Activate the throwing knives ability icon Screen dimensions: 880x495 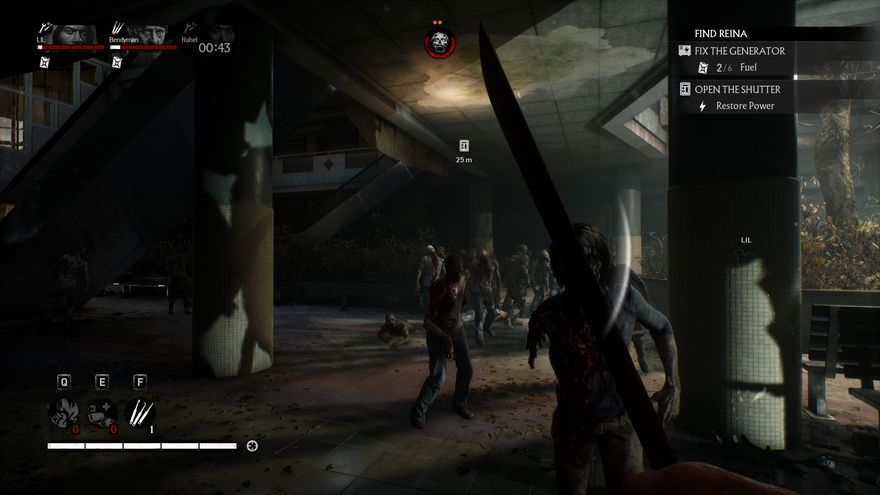139,413
